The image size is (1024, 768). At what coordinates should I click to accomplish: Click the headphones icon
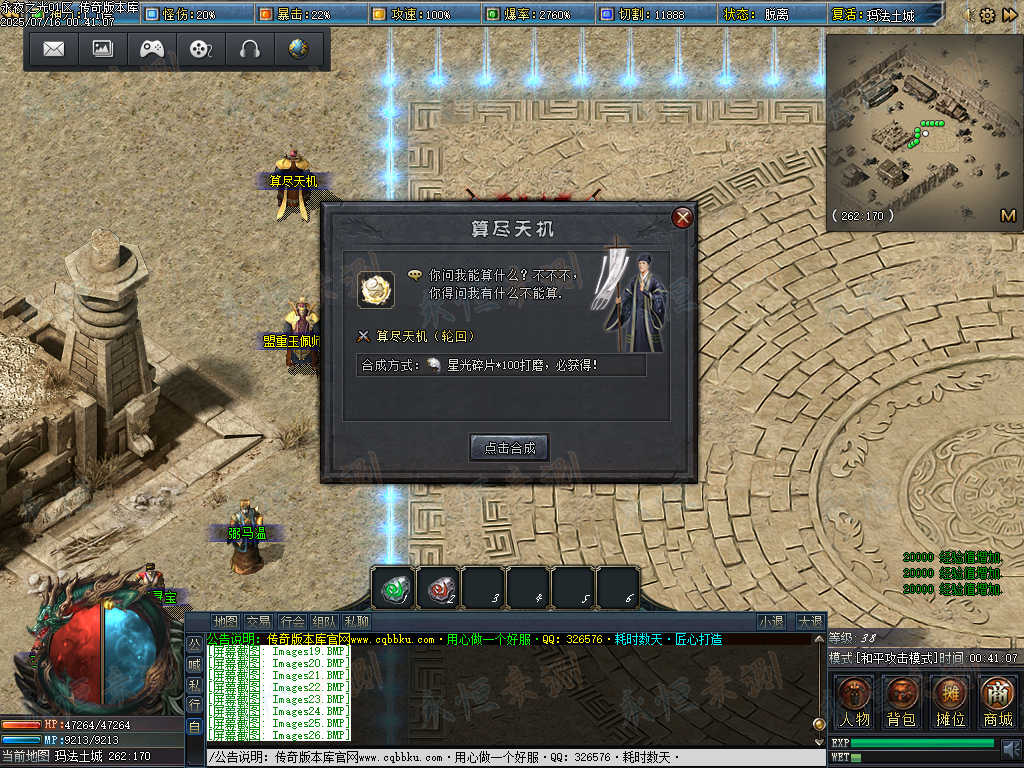tap(249, 49)
